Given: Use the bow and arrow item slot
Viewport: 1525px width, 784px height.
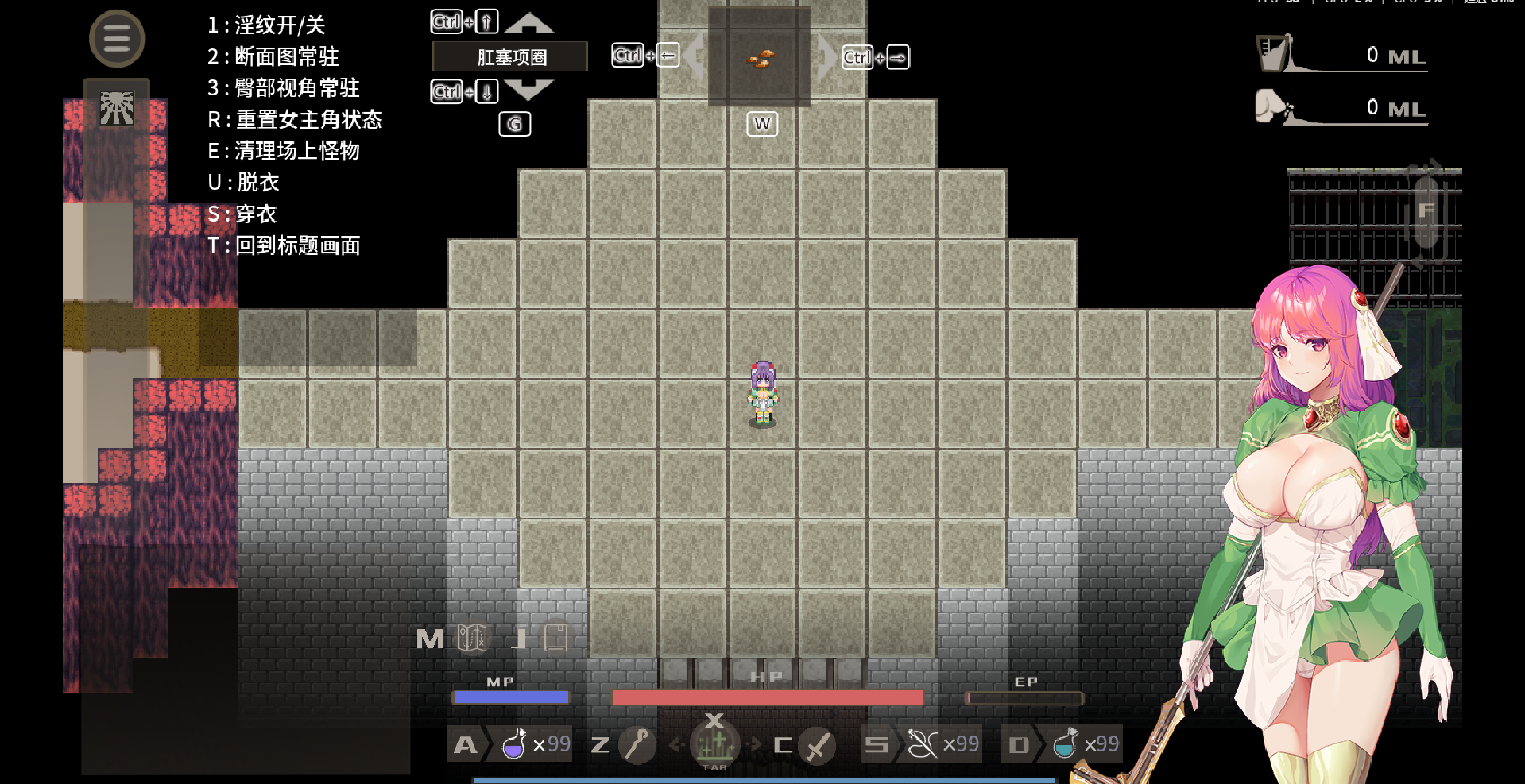Looking at the screenshot, I should click(x=923, y=744).
